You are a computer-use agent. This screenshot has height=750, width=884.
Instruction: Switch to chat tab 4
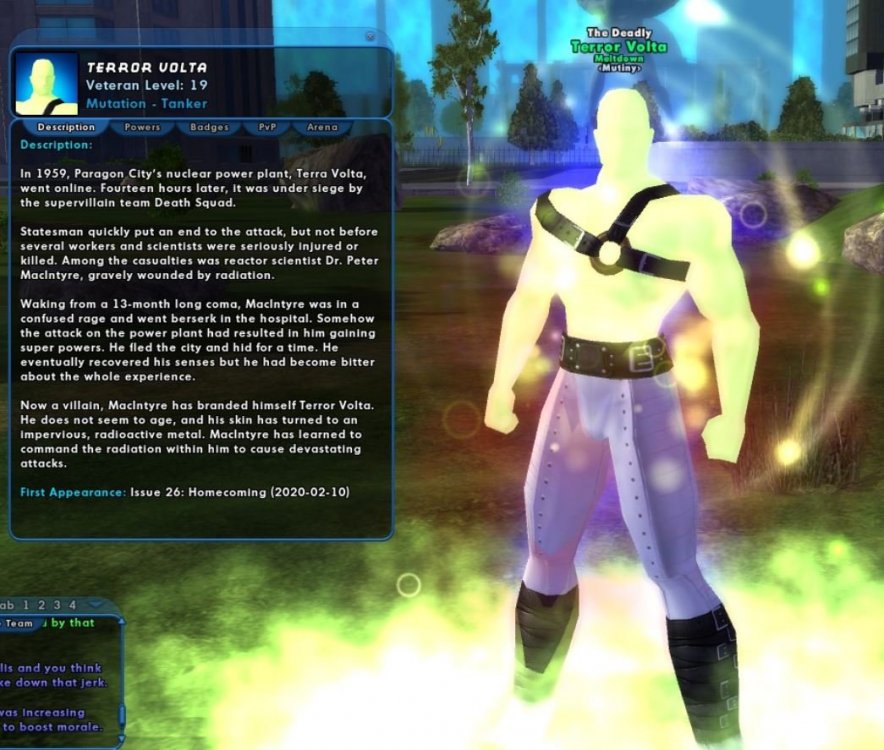click(x=72, y=605)
